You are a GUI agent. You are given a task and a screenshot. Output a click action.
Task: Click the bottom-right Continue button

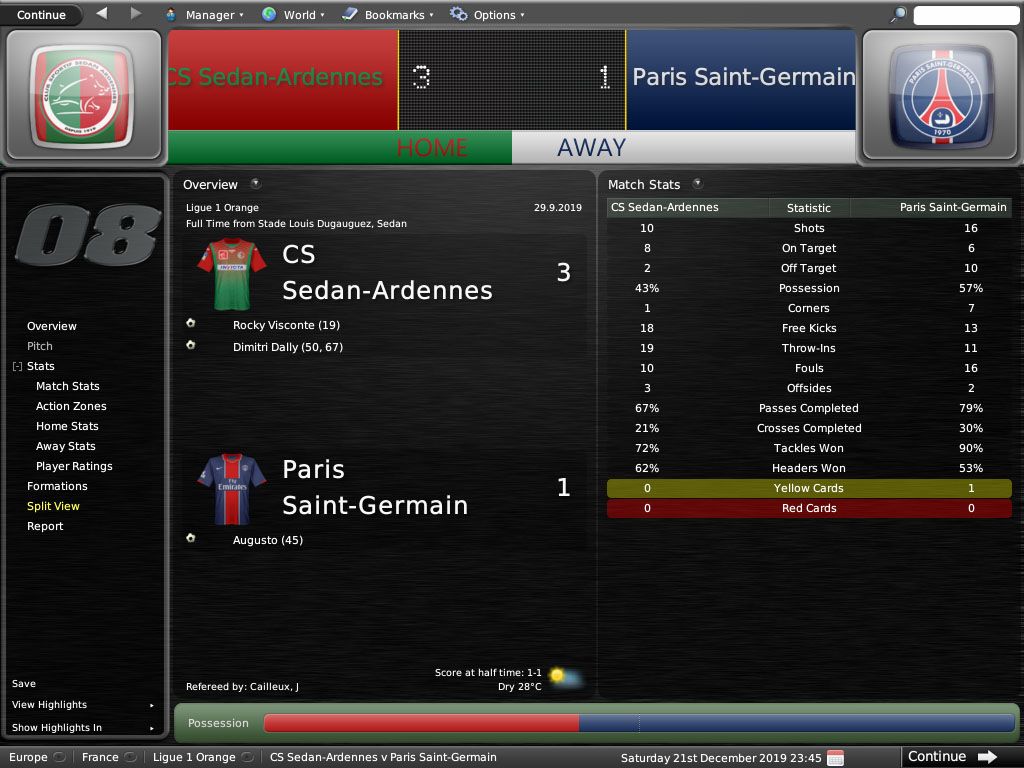point(952,757)
